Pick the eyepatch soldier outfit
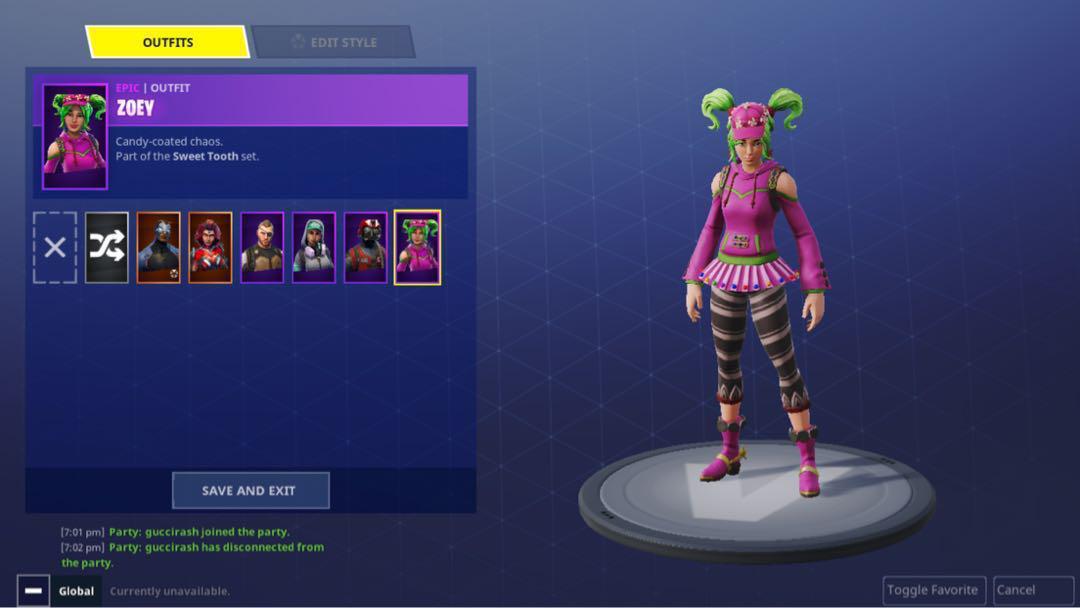 (x=262, y=247)
